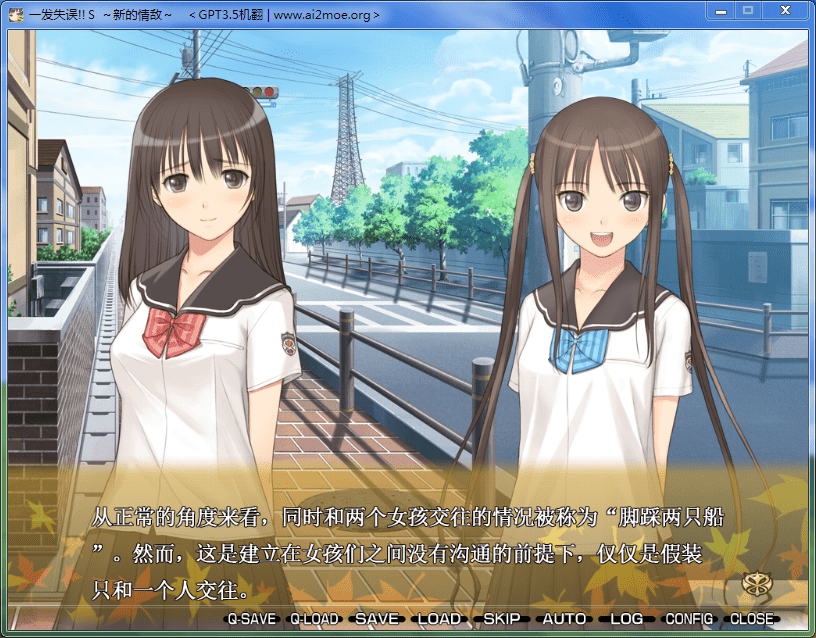Open the SAVE menu
This screenshot has height=638, width=816.
[377, 619]
